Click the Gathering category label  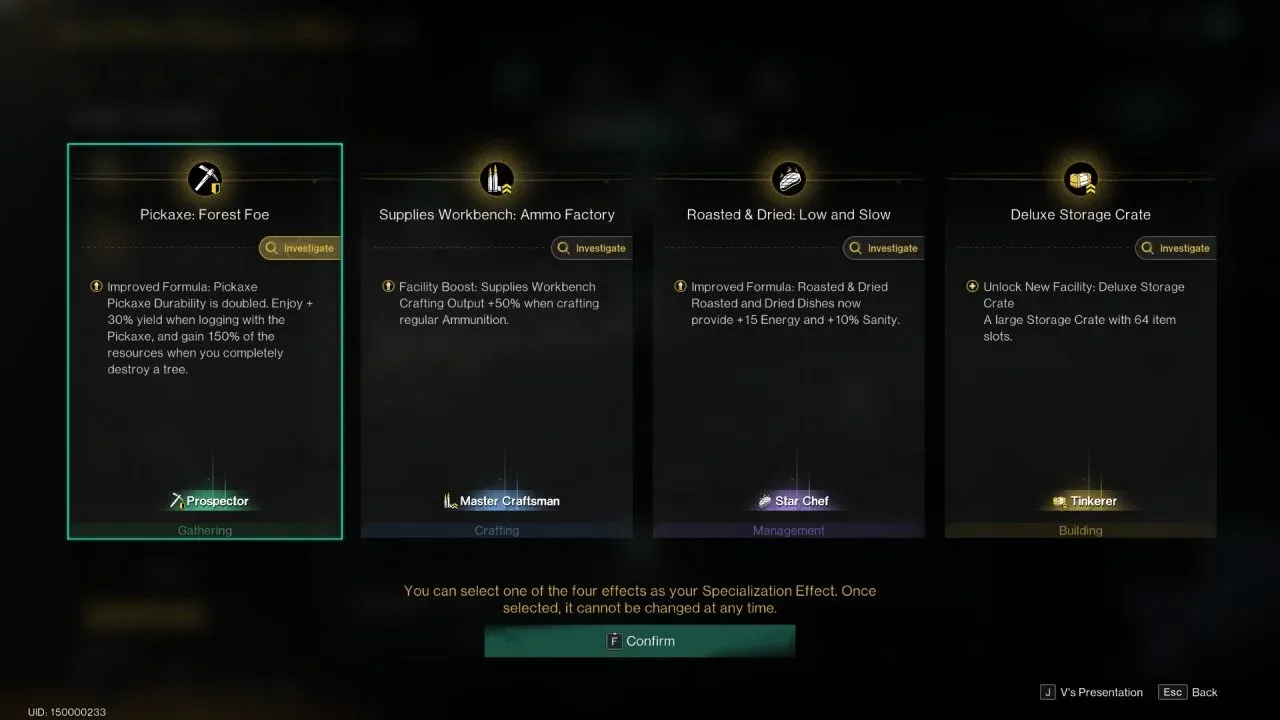[204, 530]
